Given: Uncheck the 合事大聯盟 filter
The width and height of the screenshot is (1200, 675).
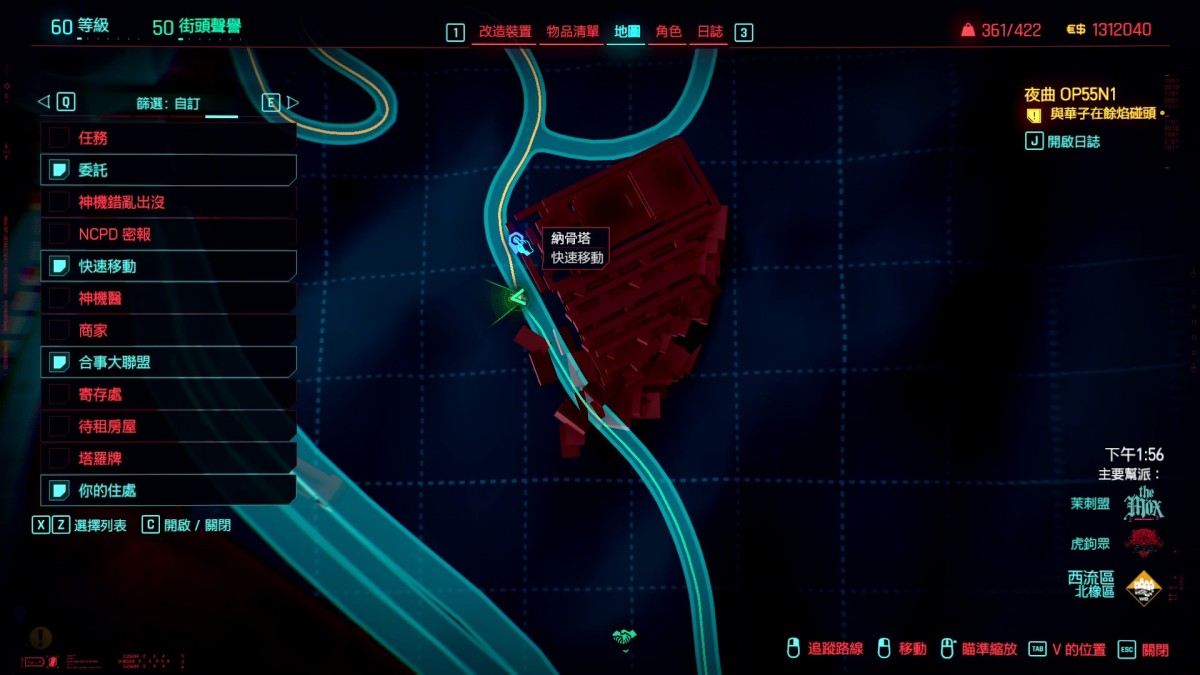Looking at the screenshot, I should (x=168, y=362).
